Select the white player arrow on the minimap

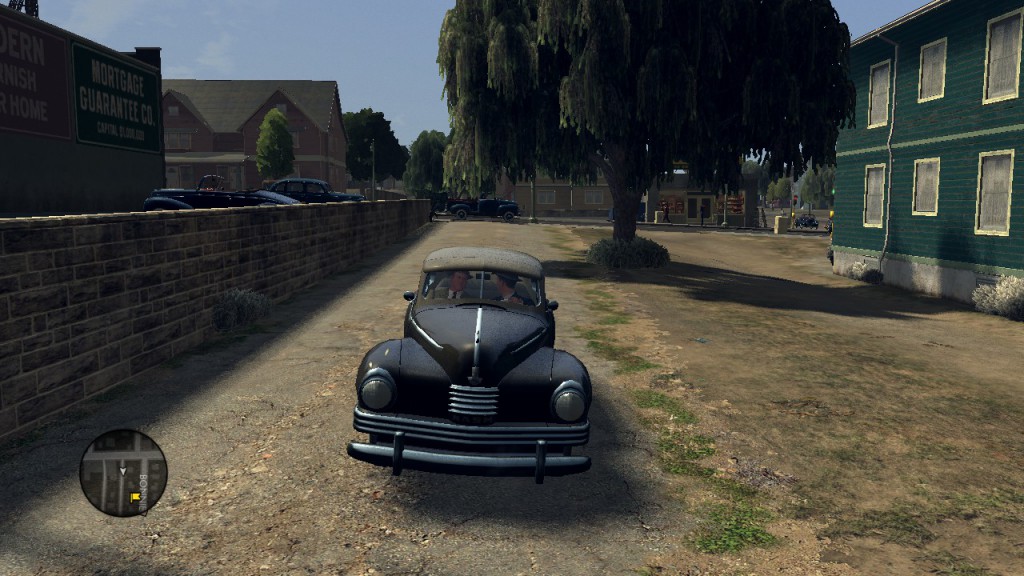[123, 469]
